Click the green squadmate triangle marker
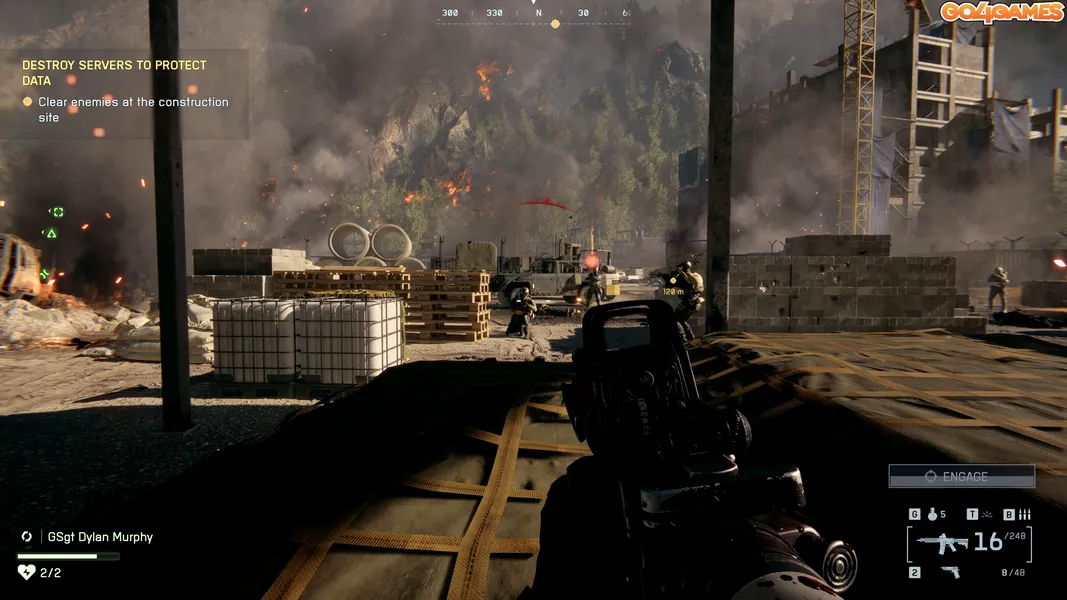Image resolution: width=1067 pixels, height=600 pixels. tap(51, 233)
